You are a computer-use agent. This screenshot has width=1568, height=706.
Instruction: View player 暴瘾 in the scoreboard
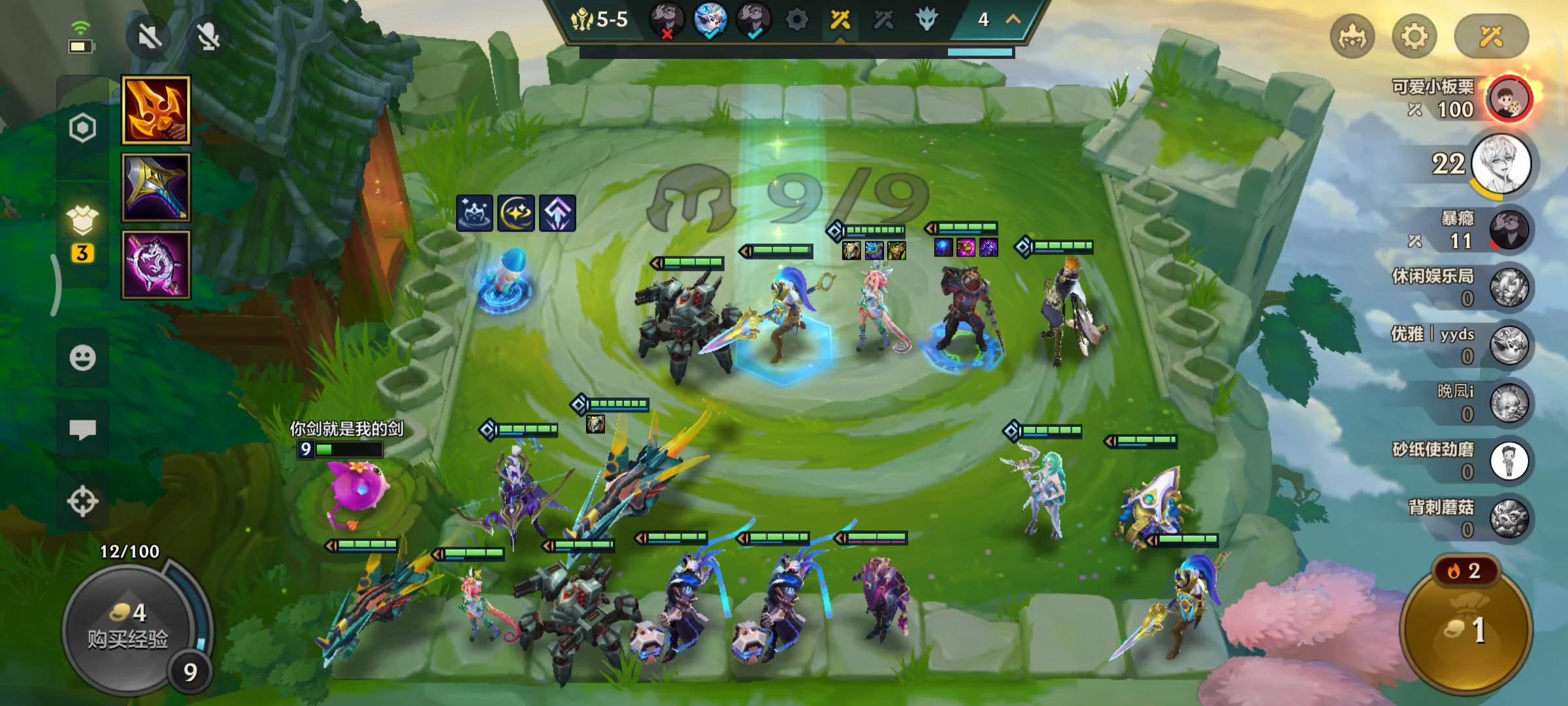[1509, 230]
